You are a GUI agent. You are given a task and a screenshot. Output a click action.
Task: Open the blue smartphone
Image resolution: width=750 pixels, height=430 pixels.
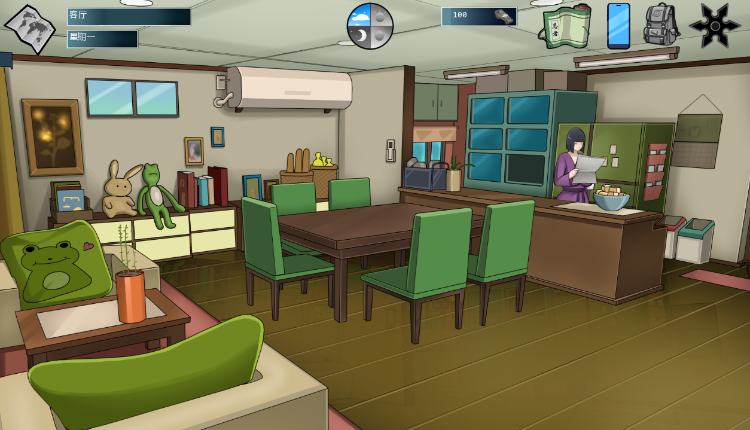coord(619,25)
